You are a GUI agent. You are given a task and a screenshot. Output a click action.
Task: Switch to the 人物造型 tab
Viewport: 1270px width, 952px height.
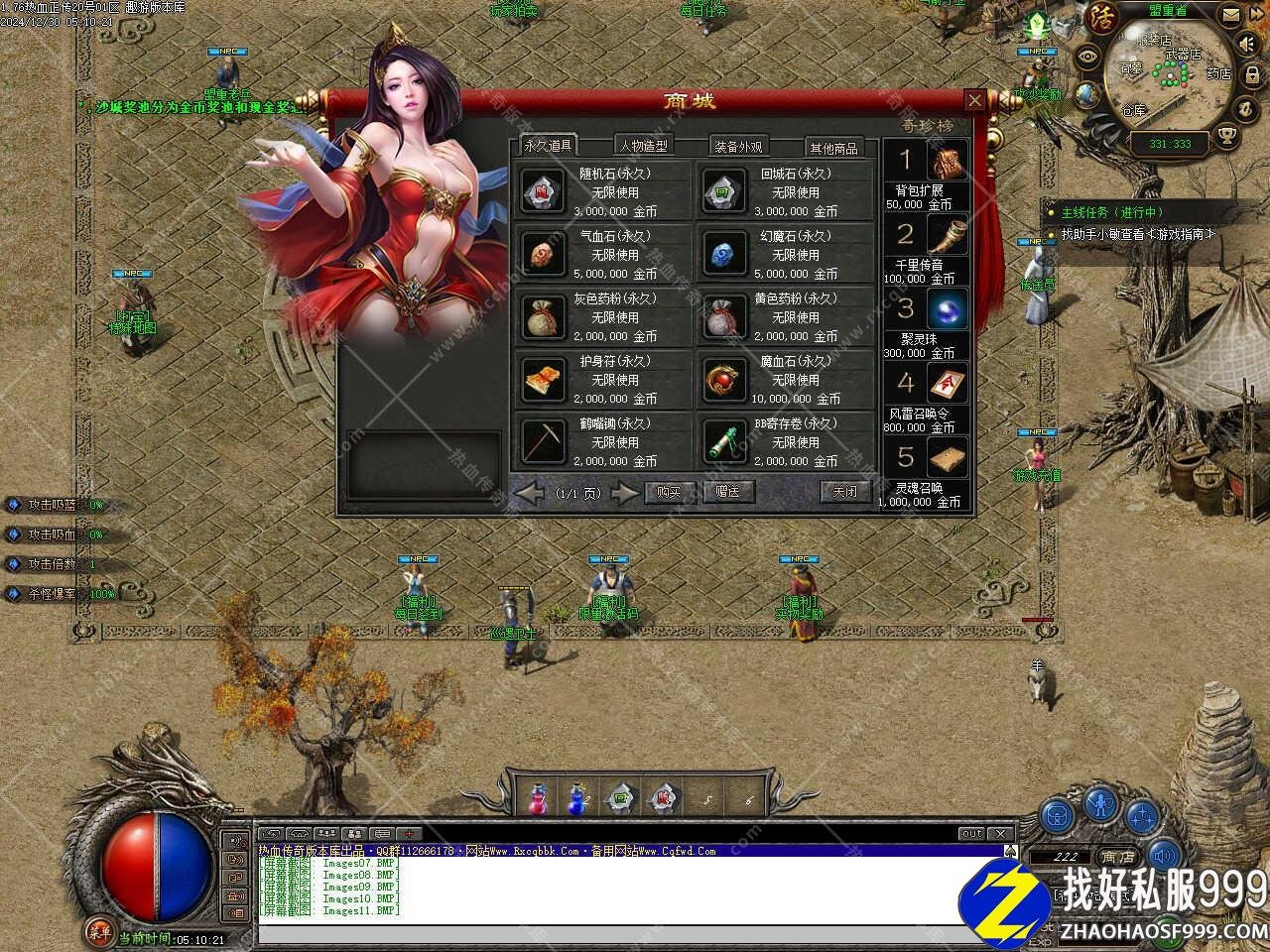pyautogui.click(x=643, y=146)
